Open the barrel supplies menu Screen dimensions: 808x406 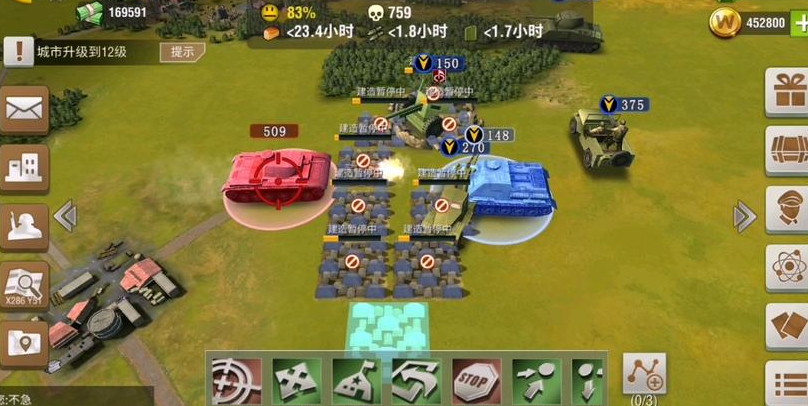pyautogui.click(x=788, y=152)
